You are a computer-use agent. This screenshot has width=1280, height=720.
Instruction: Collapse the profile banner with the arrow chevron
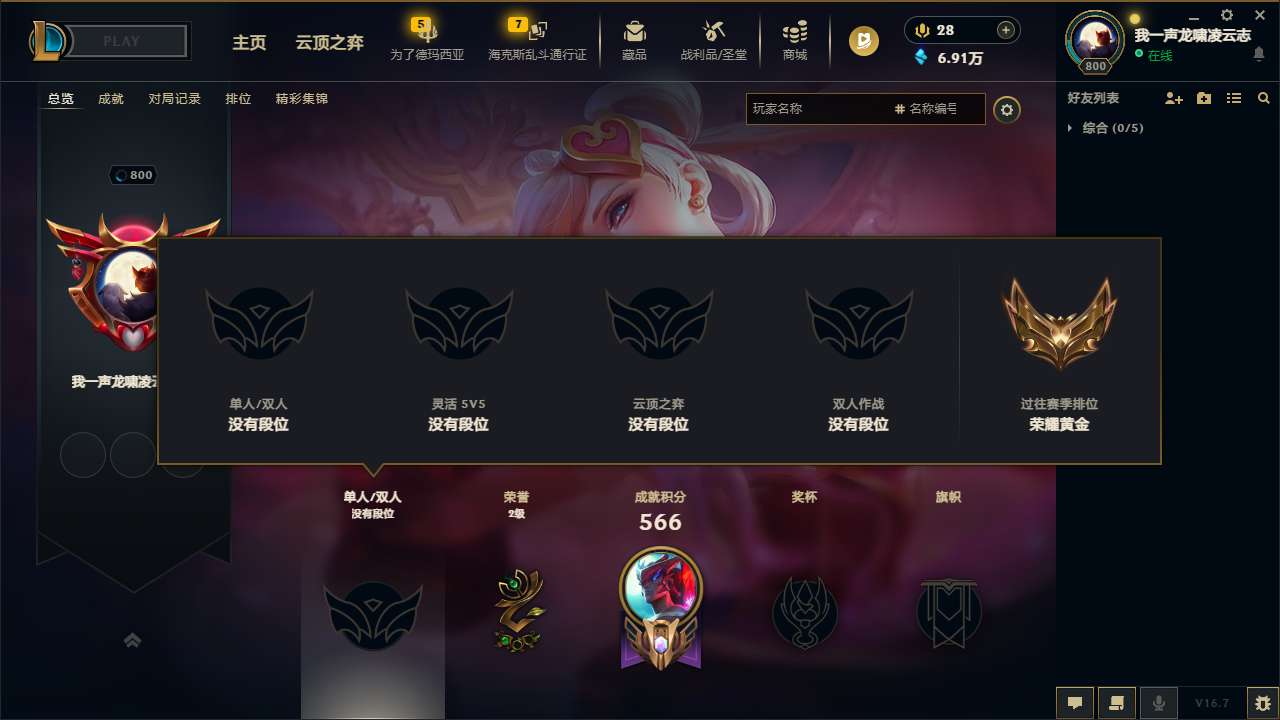133,640
